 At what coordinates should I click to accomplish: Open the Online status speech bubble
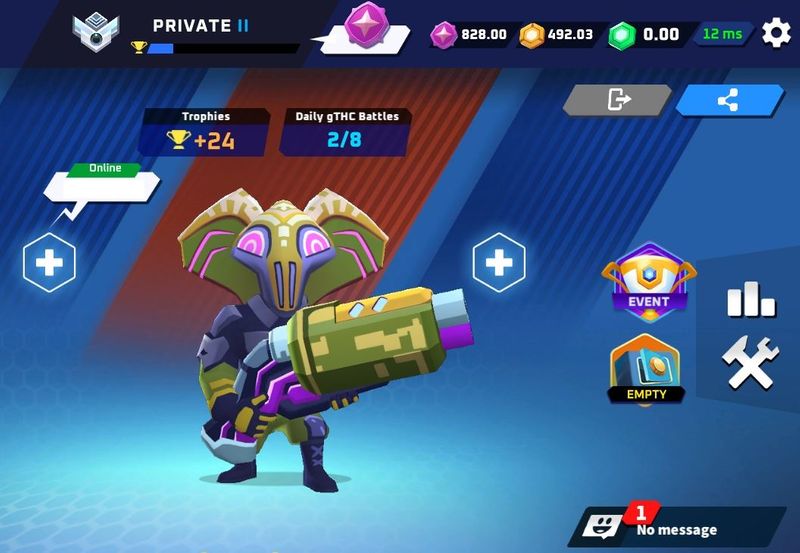[103, 185]
